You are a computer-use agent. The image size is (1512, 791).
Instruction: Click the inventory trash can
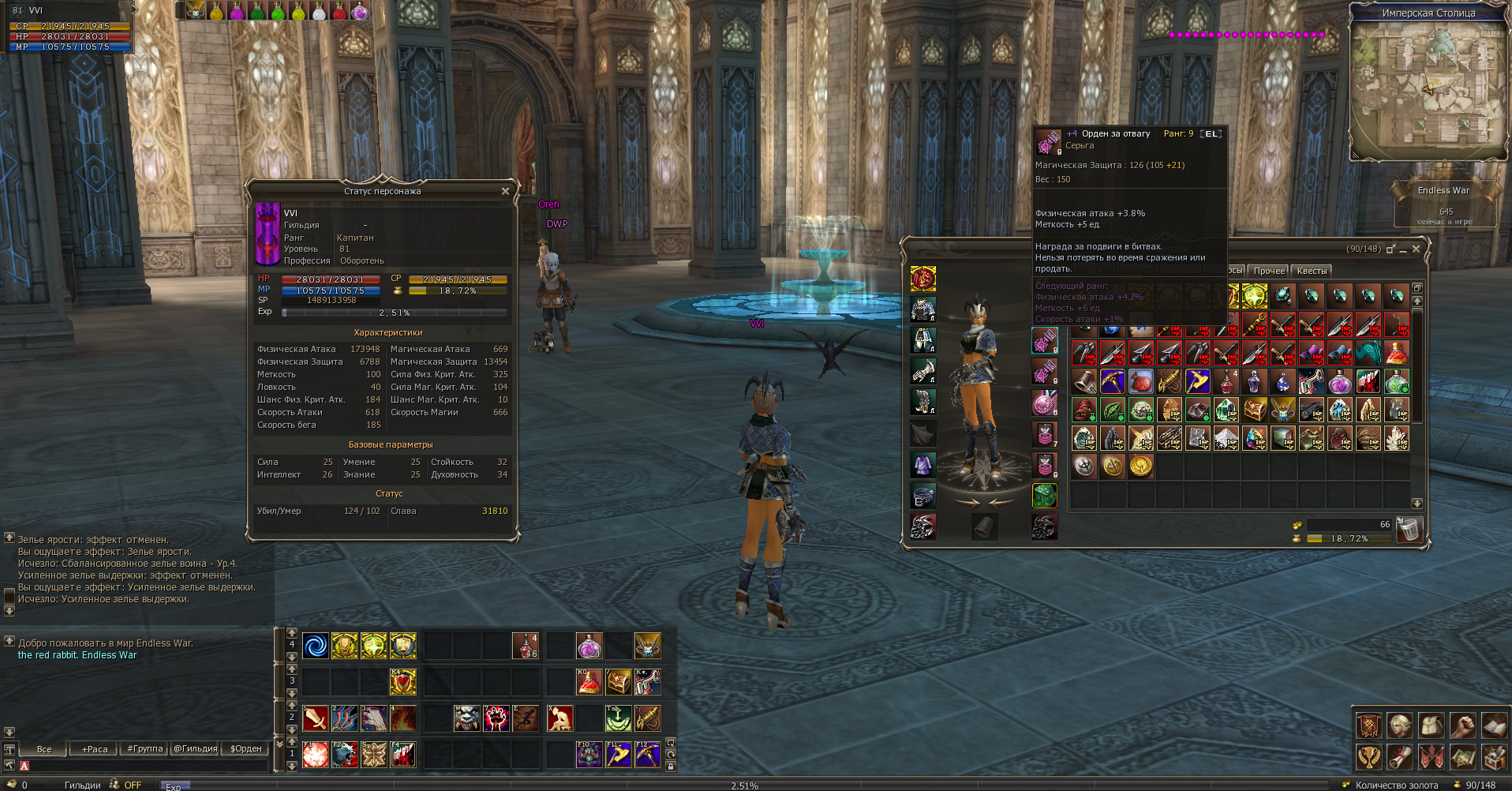pyautogui.click(x=1409, y=529)
